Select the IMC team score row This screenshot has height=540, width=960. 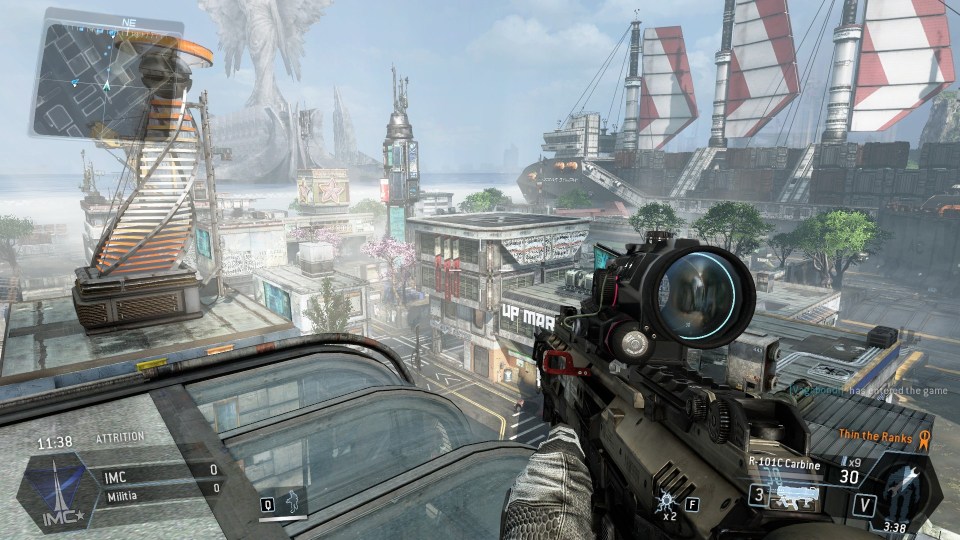pos(160,469)
